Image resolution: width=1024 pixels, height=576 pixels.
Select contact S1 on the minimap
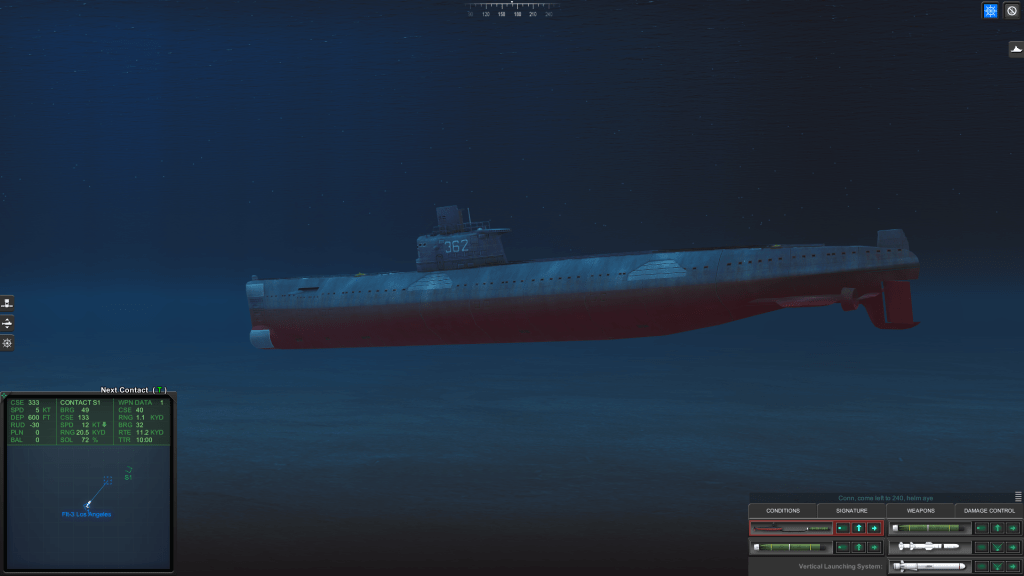pos(128,475)
